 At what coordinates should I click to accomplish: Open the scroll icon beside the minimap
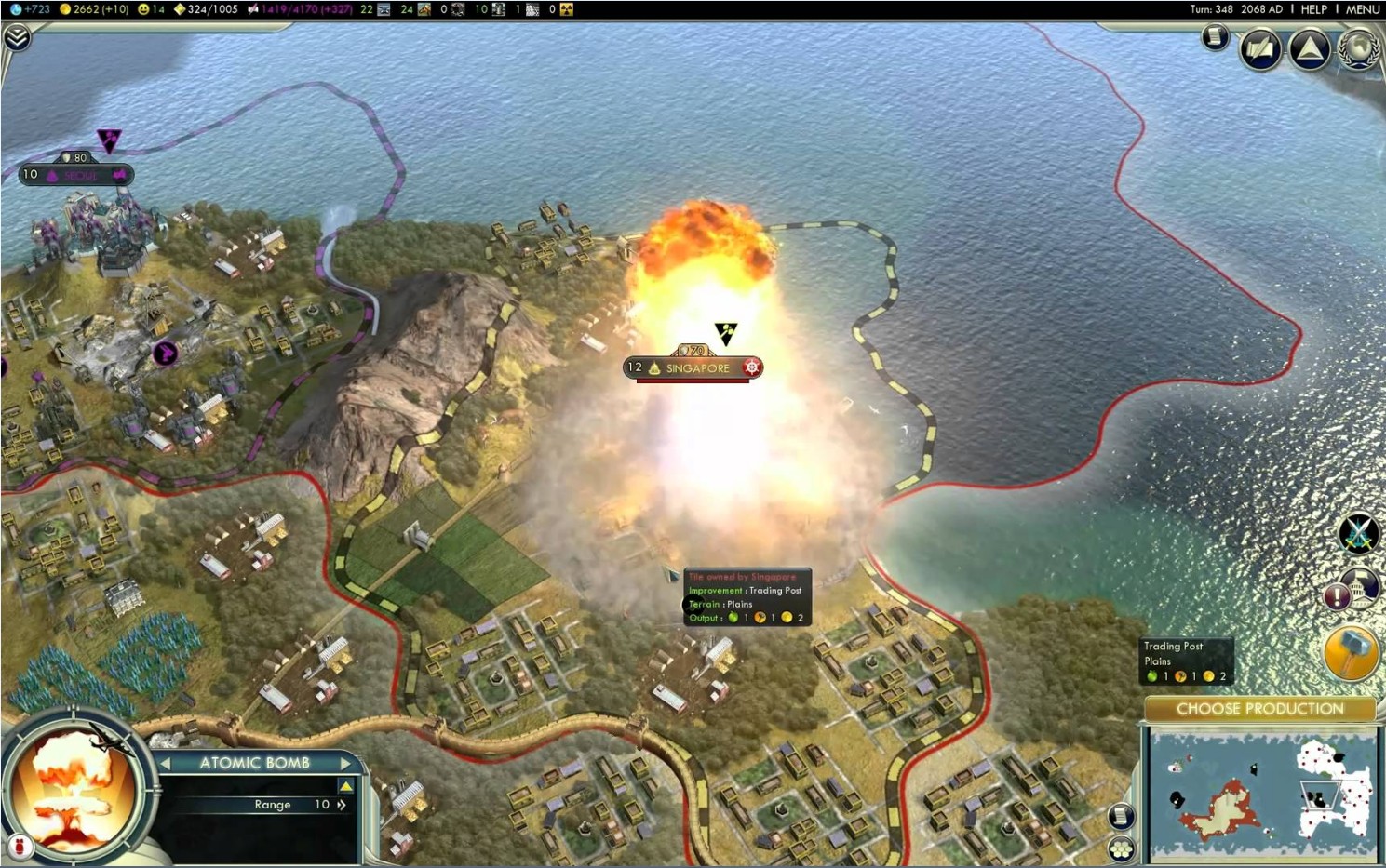(x=1122, y=816)
